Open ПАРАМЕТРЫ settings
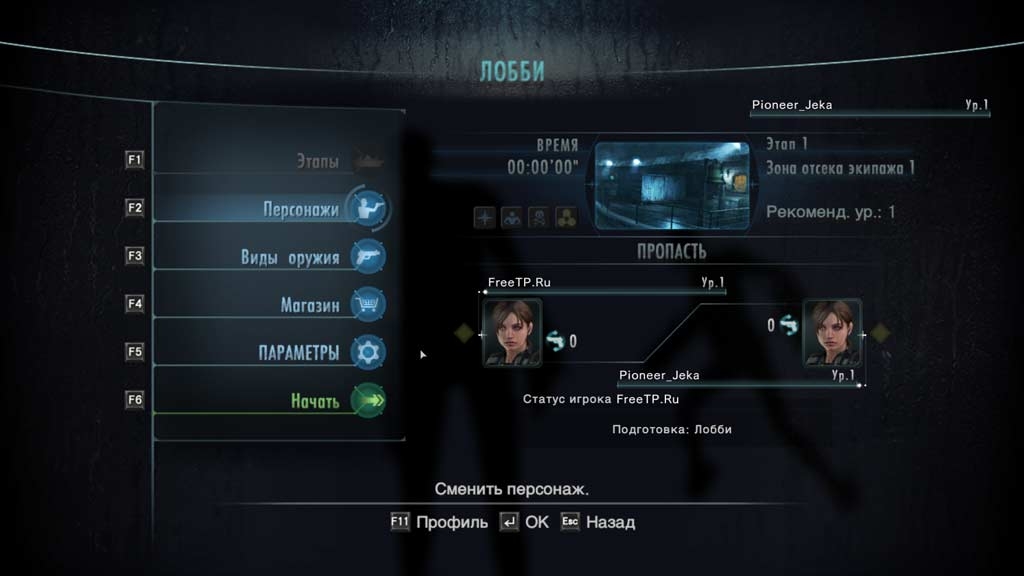The height and width of the screenshot is (576, 1024). point(298,353)
